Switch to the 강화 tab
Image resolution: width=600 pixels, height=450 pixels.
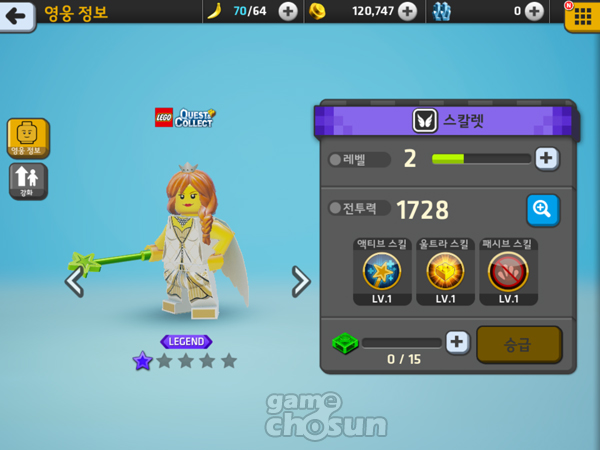28,181
